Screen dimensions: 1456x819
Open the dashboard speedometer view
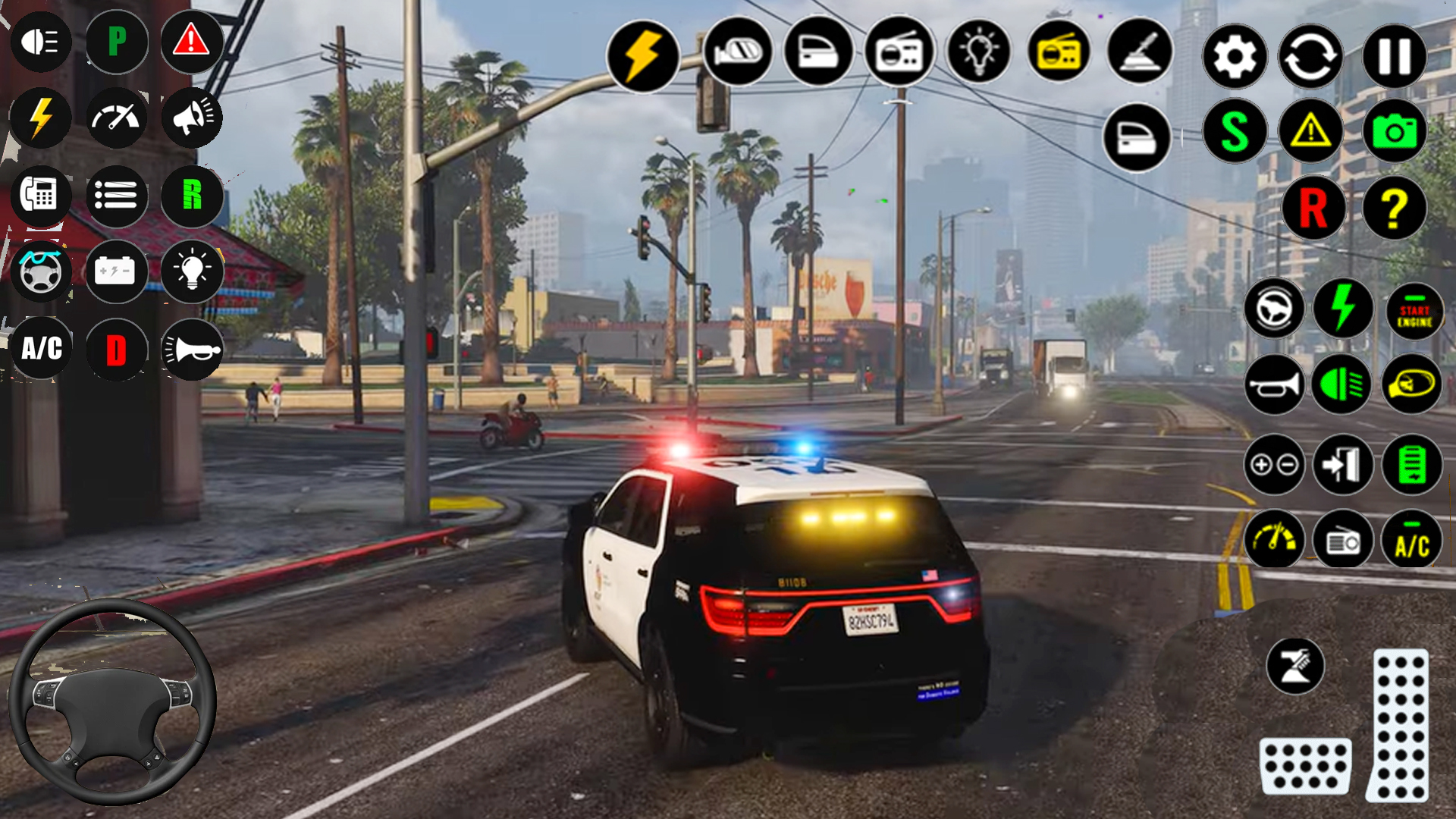click(x=1274, y=541)
